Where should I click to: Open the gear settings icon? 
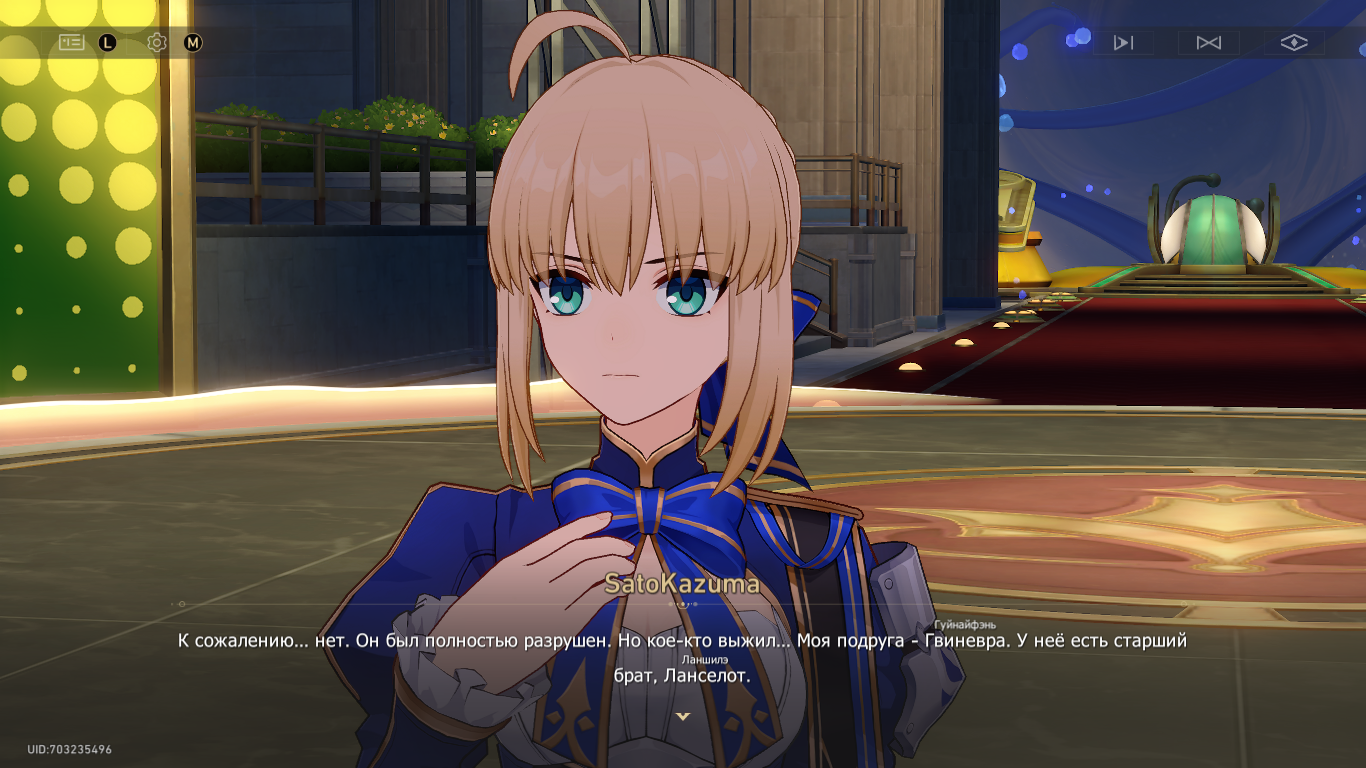point(156,42)
